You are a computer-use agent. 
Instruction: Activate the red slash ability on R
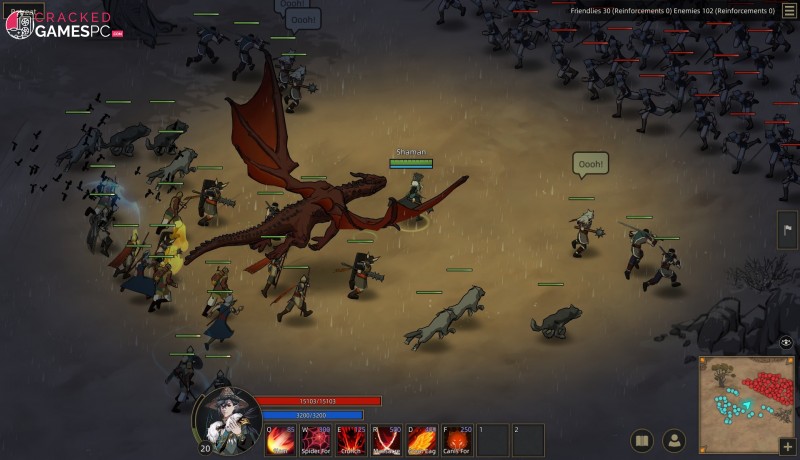[x=387, y=440]
